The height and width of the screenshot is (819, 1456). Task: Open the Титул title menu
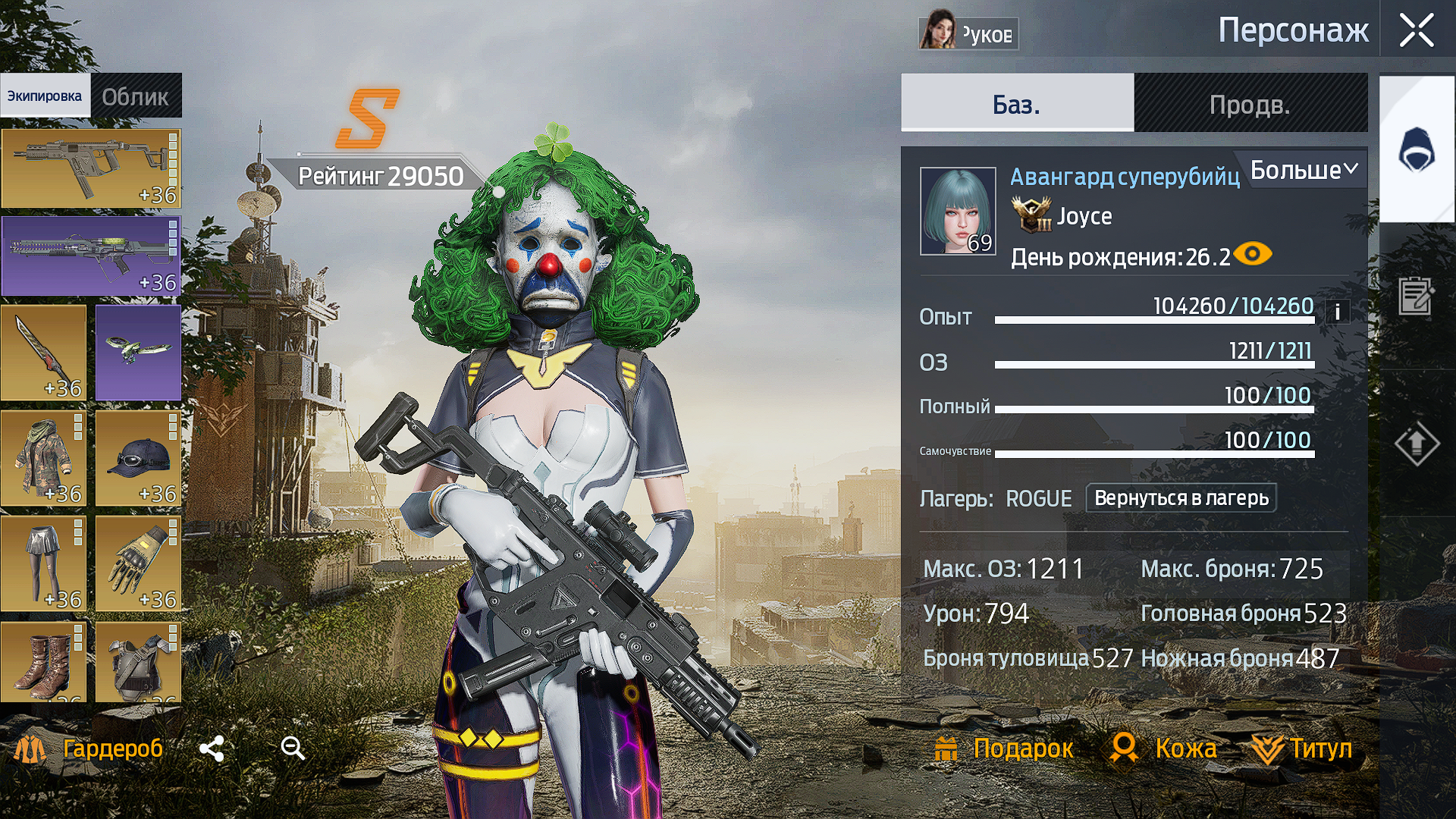pyautogui.click(x=1302, y=748)
